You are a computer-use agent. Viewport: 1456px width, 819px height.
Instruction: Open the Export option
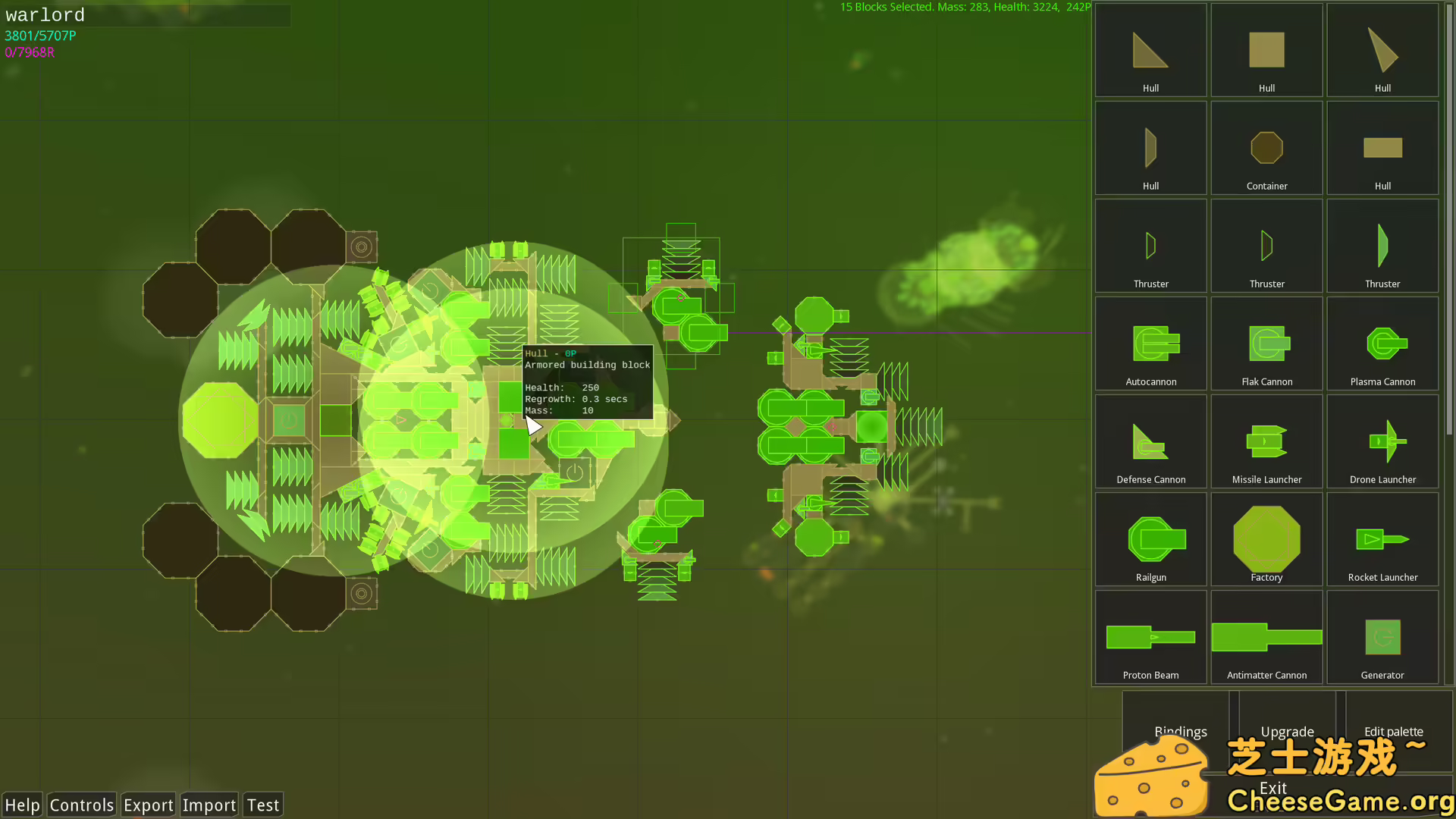point(148,805)
